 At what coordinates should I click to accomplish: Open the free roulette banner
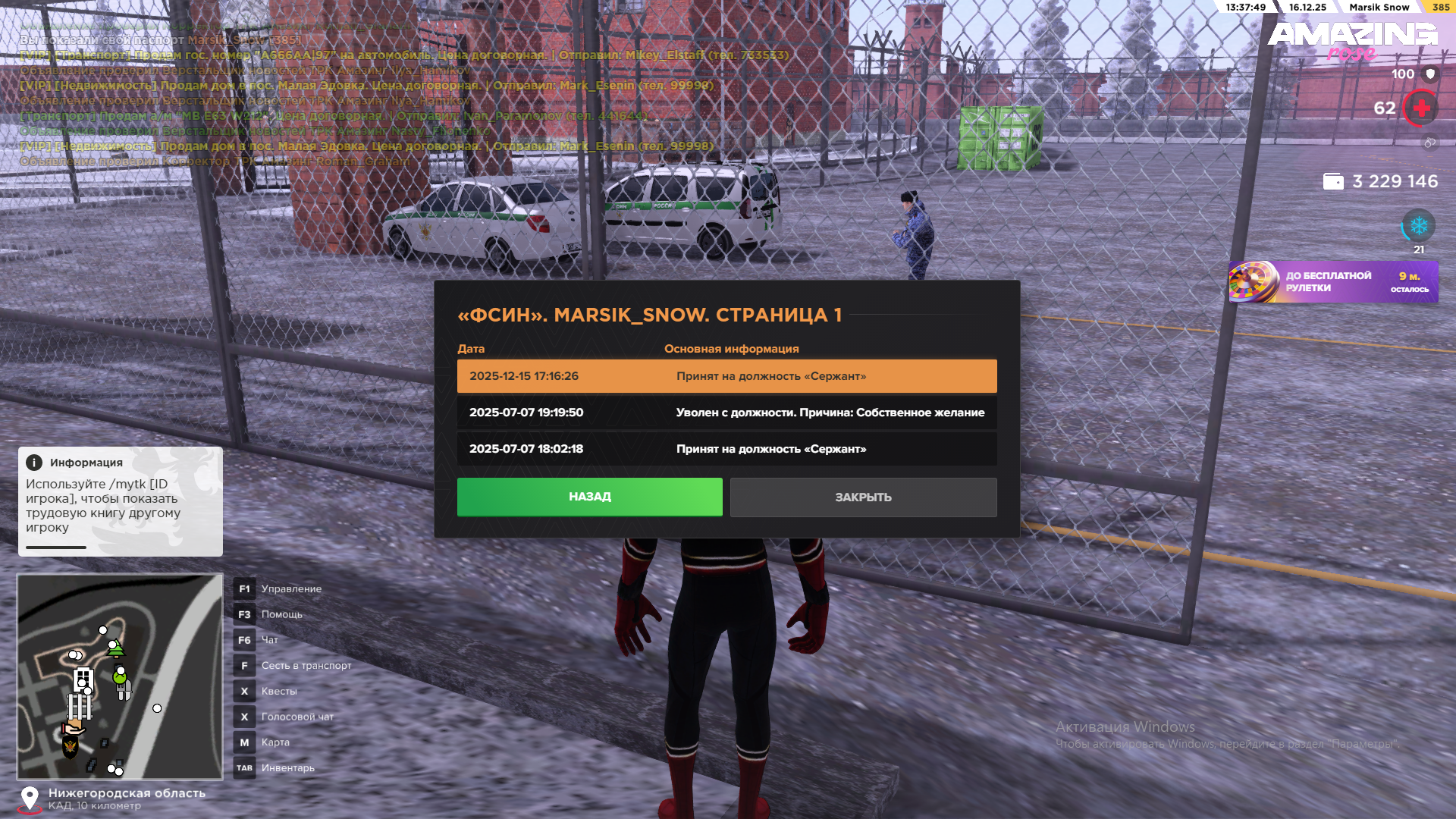pos(1333,282)
